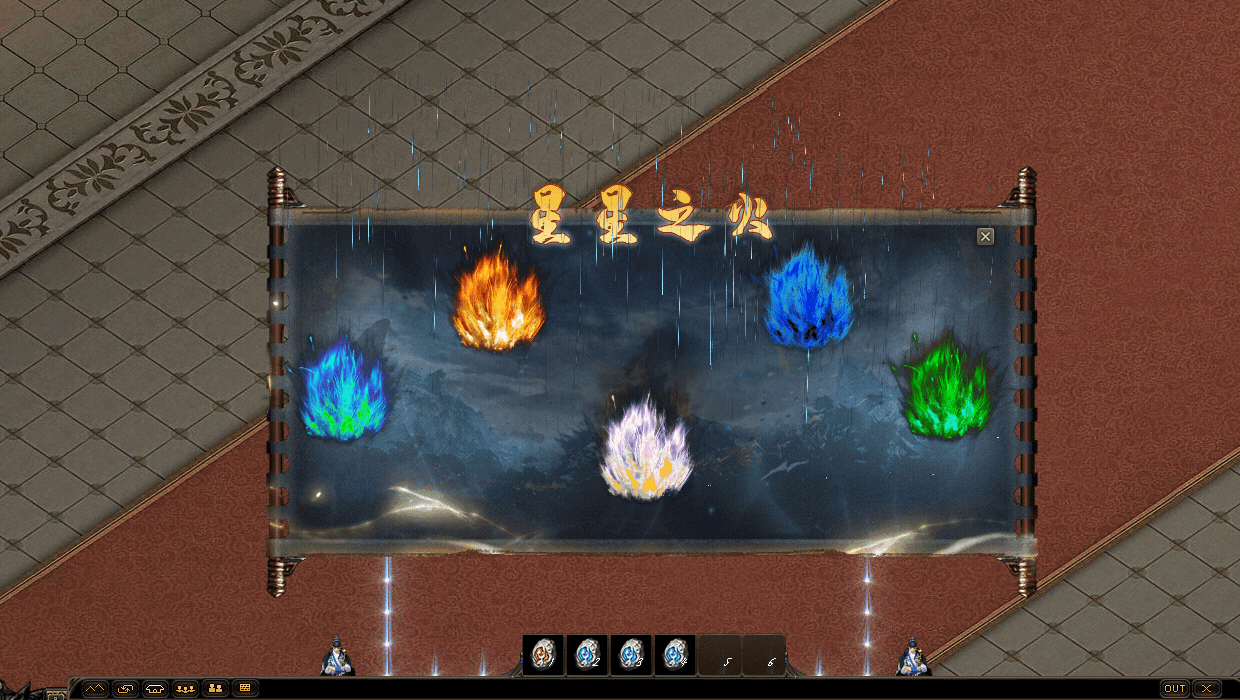Open the three-person group button
The image size is (1240, 700).
pos(185,688)
